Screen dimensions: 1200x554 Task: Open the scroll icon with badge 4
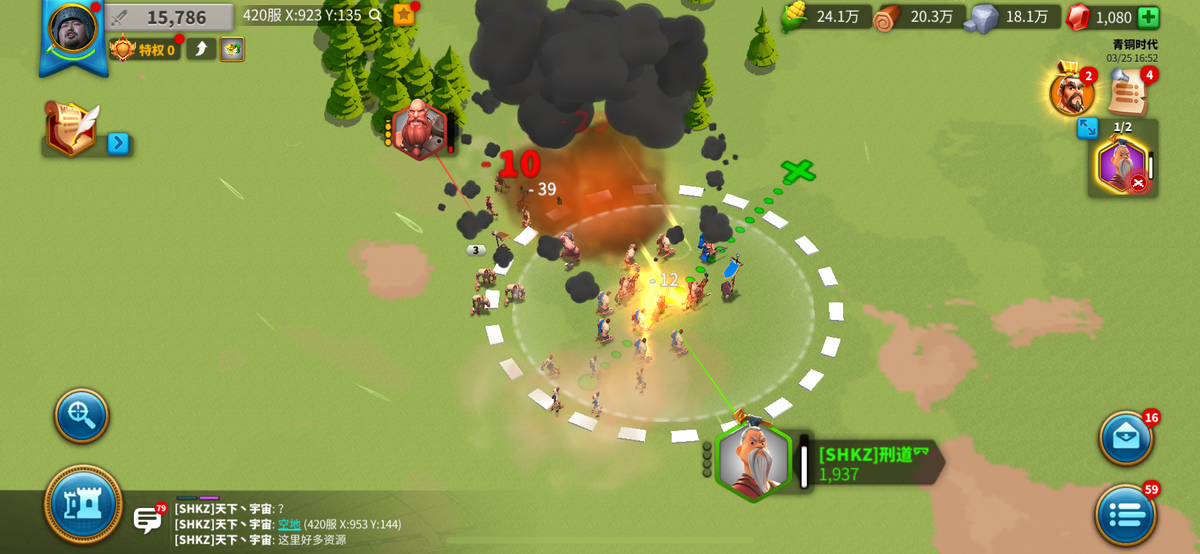tap(1128, 93)
